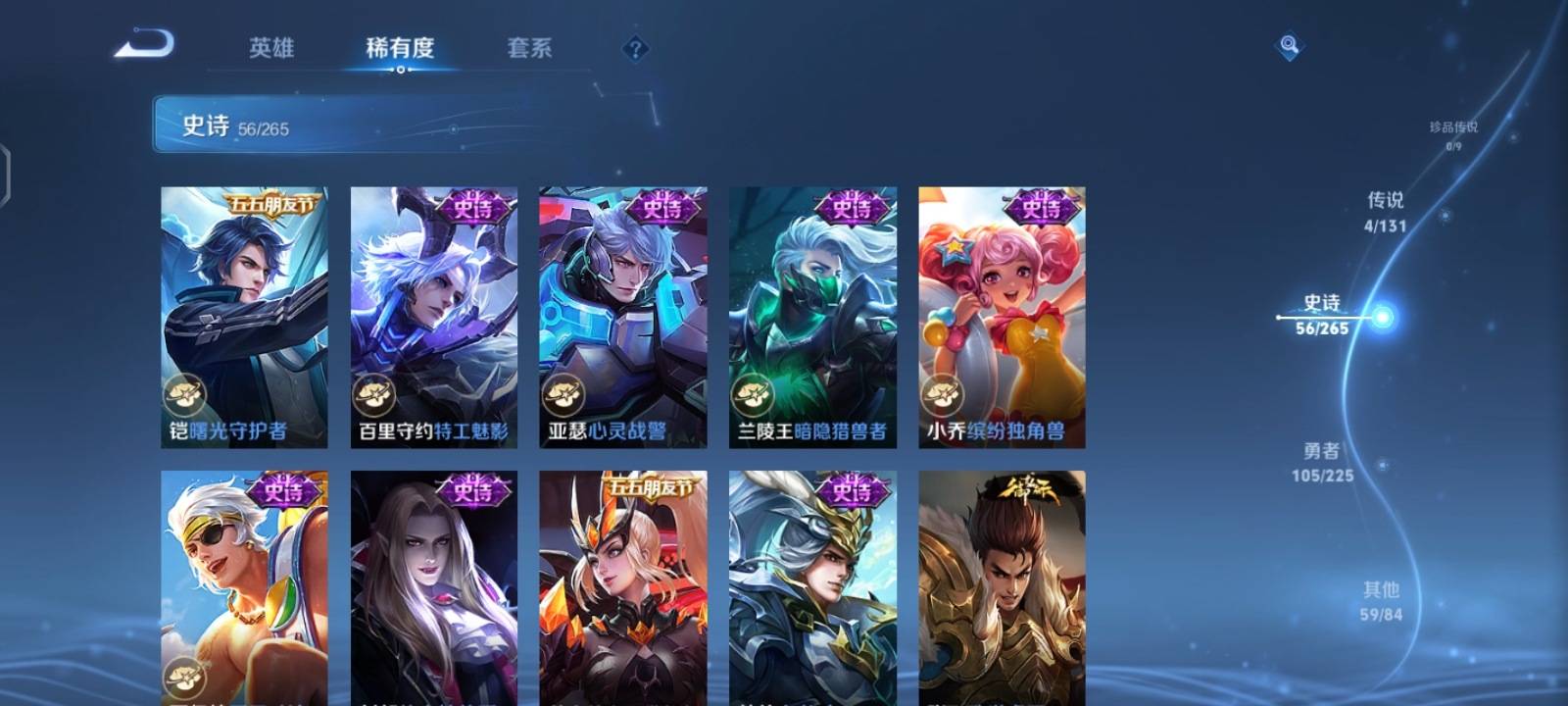The width and height of the screenshot is (1568, 706).
Task: Expand the left edge side panel arrow
Action: coord(8,176)
